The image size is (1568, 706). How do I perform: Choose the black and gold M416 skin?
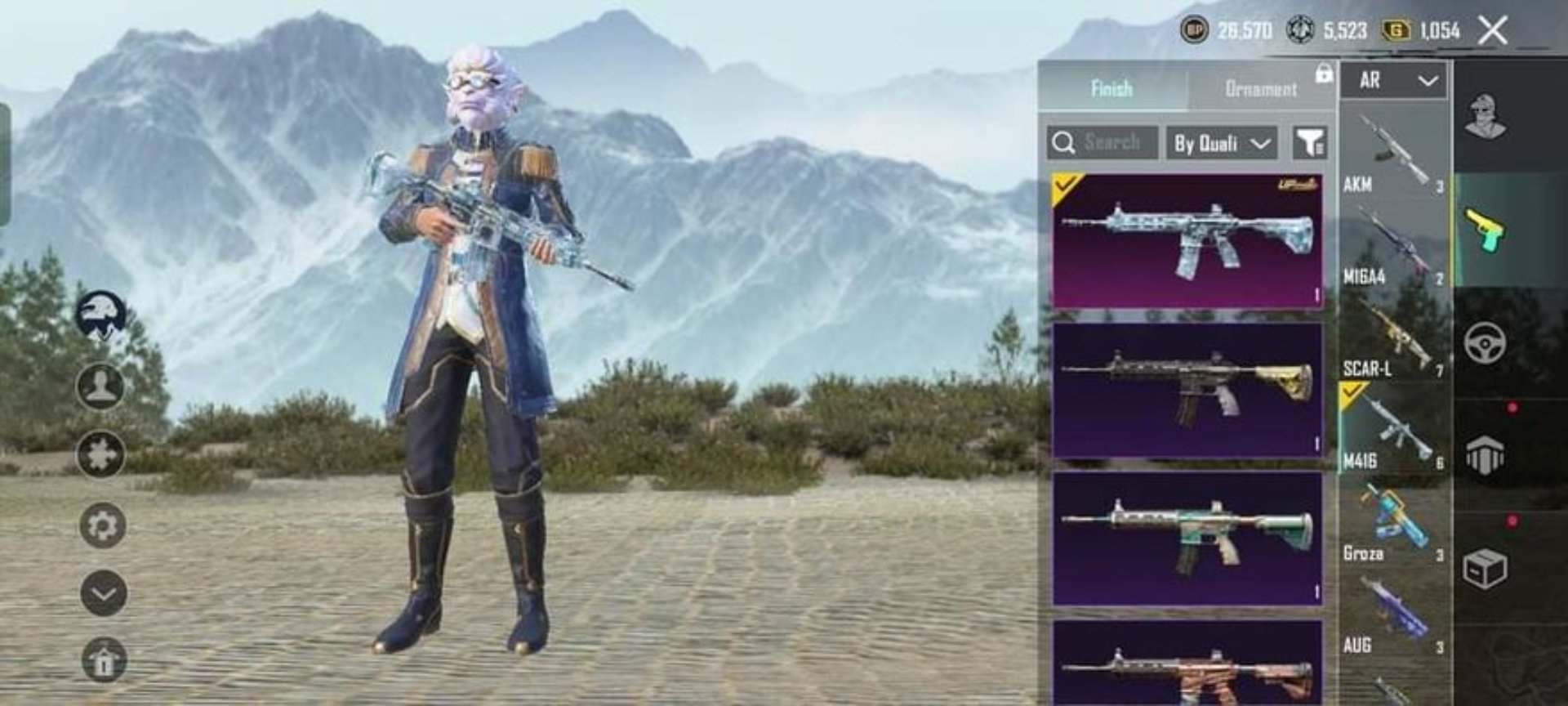[x=1187, y=390]
